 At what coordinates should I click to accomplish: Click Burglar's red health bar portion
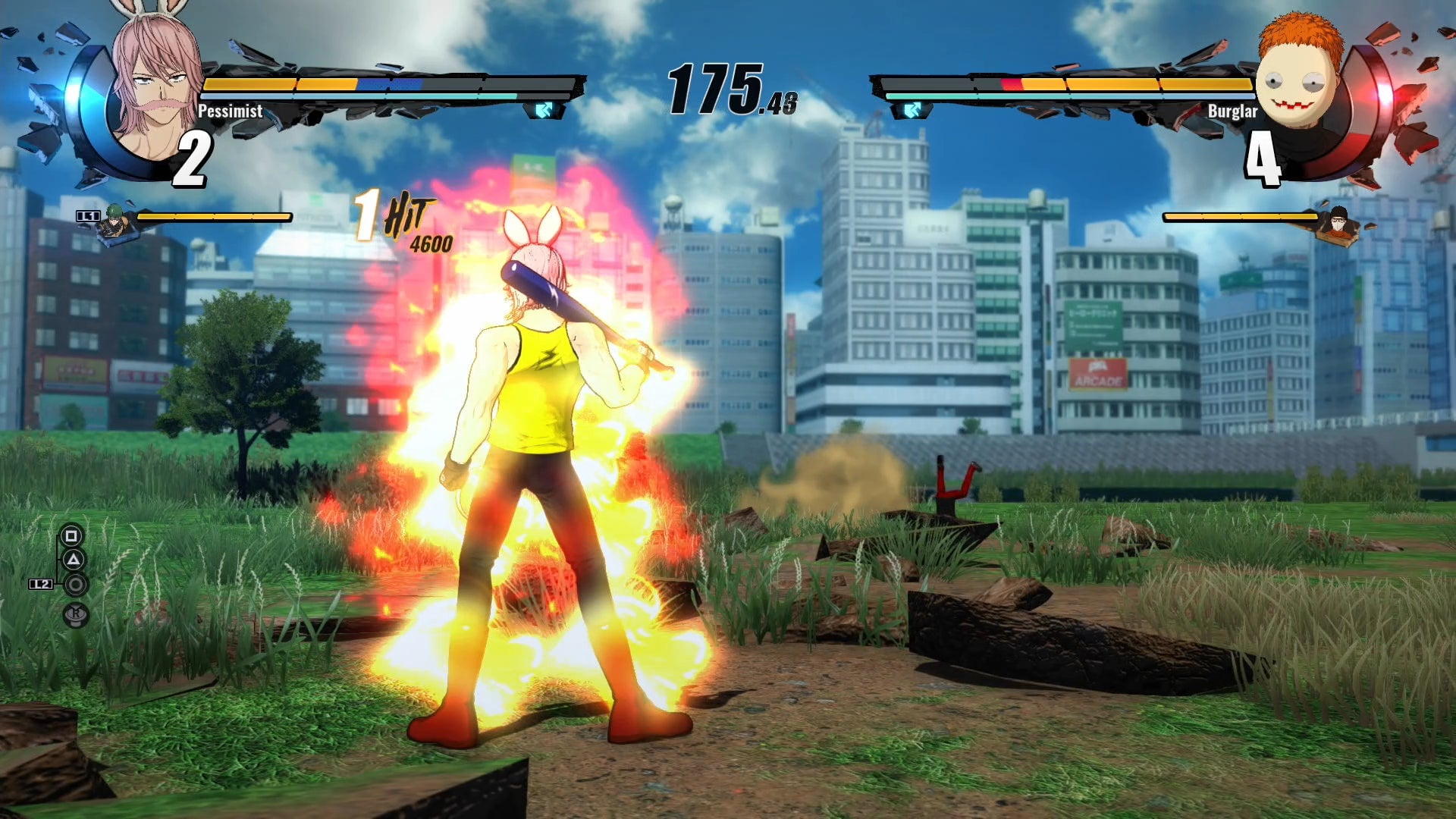1012,83
